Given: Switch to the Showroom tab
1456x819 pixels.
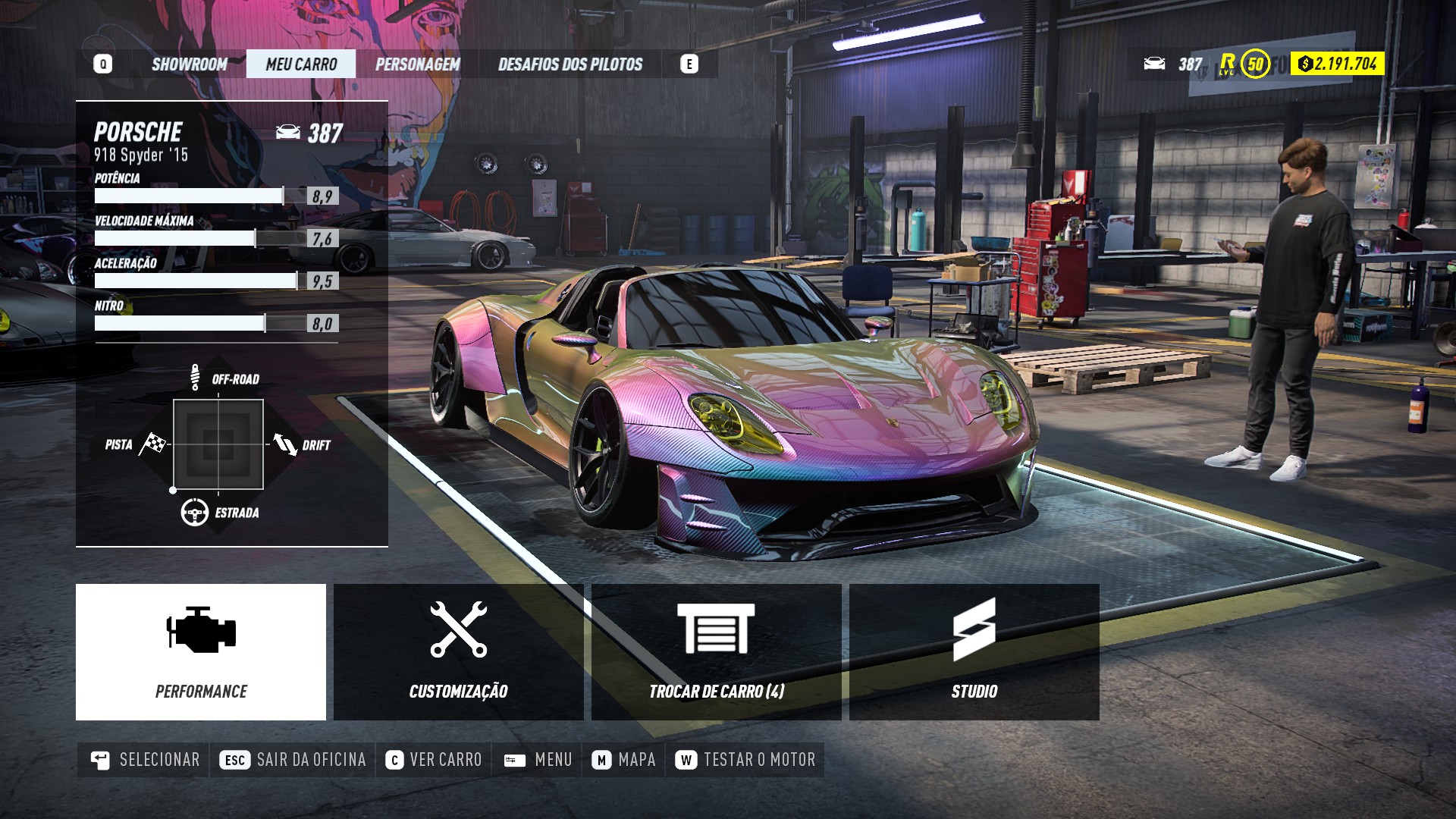Looking at the screenshot, I should click(x=189, y=64).
